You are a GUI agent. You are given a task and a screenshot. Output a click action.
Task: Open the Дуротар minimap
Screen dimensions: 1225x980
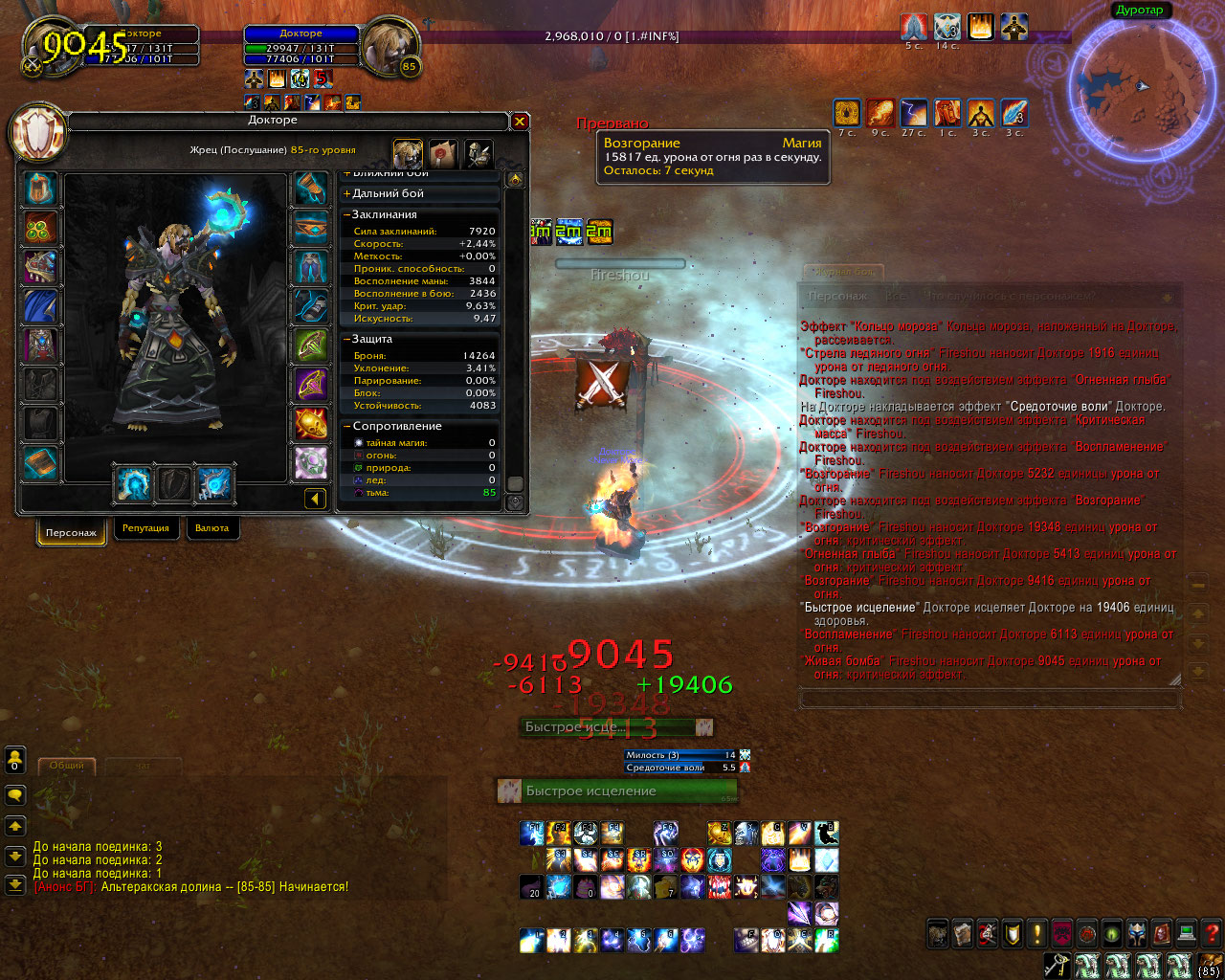(1139, 87)
